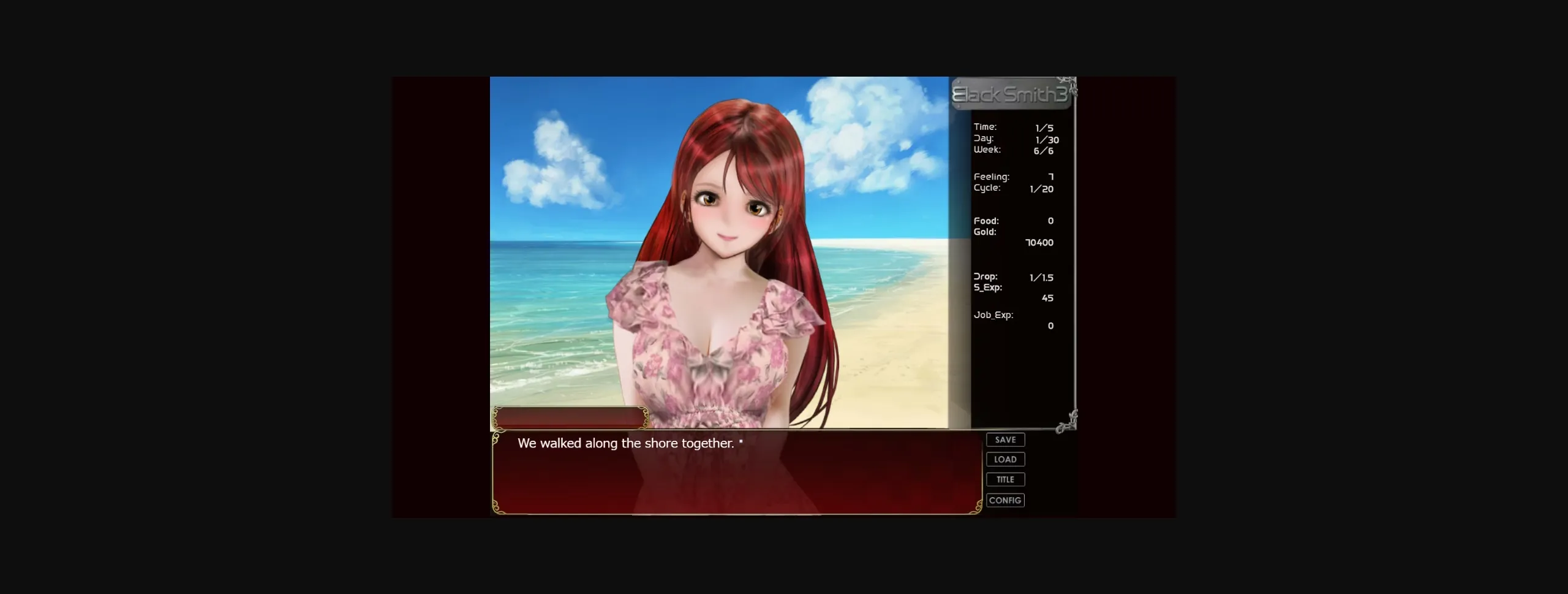Open the CONFIG settings

(x=1005, y=500)
